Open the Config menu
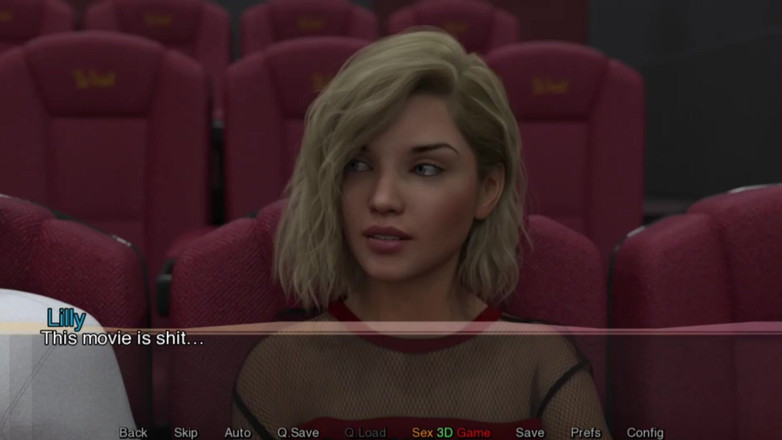Screen dimensions: 782x440 pos(645,432)
